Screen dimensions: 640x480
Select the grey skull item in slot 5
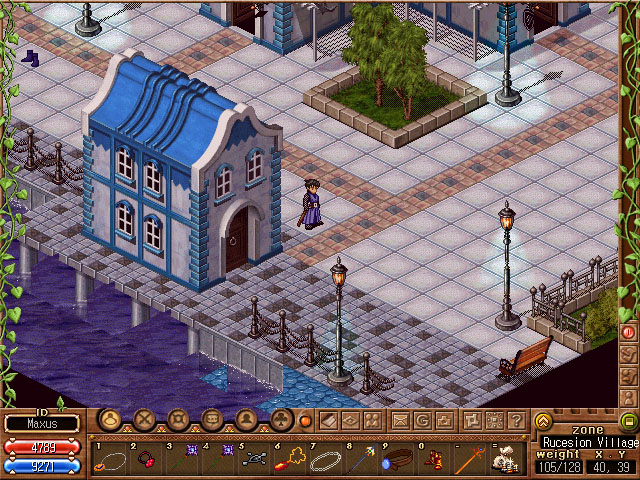pyautogui.click(x=252, y=460)
